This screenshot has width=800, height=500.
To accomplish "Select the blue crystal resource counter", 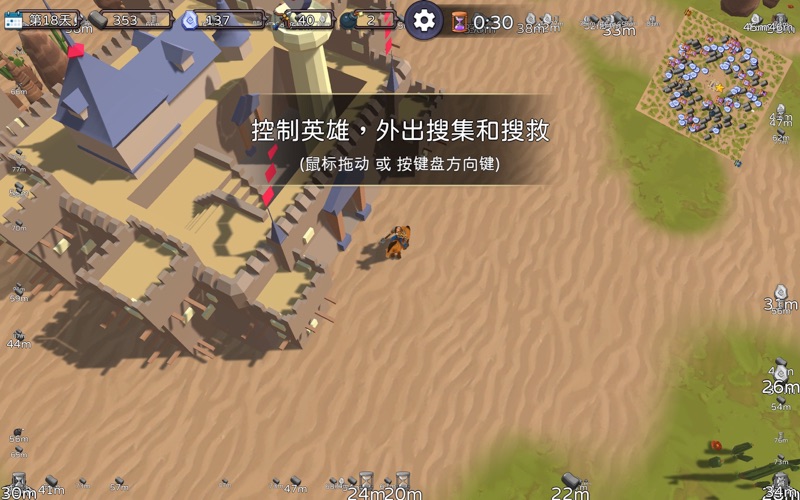I will tap(220, 20).
